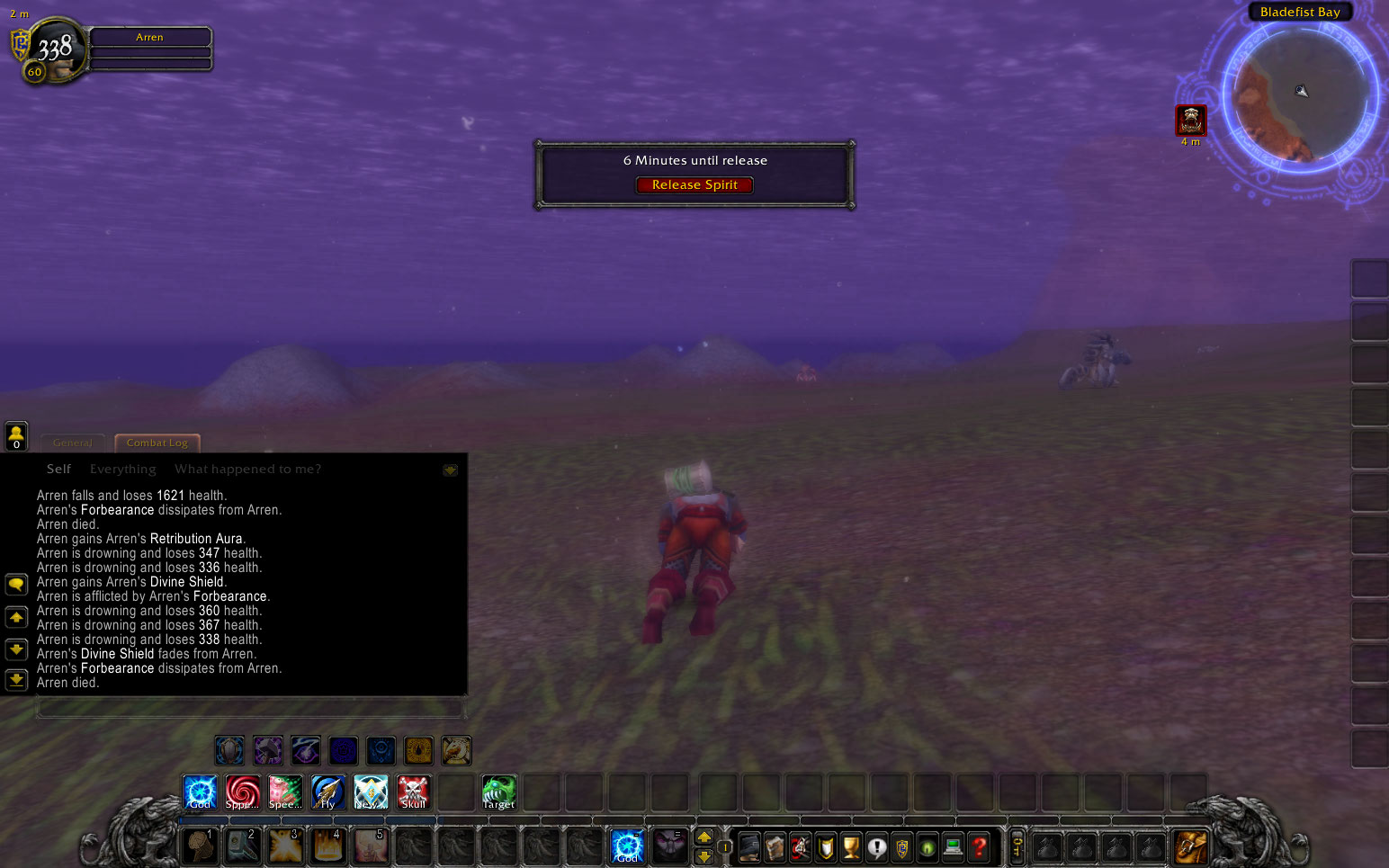This screenshot has height=868, width=1389.
Task: Page up the action bar arrow
Action: pyautogui.click(x=704, y=838)
